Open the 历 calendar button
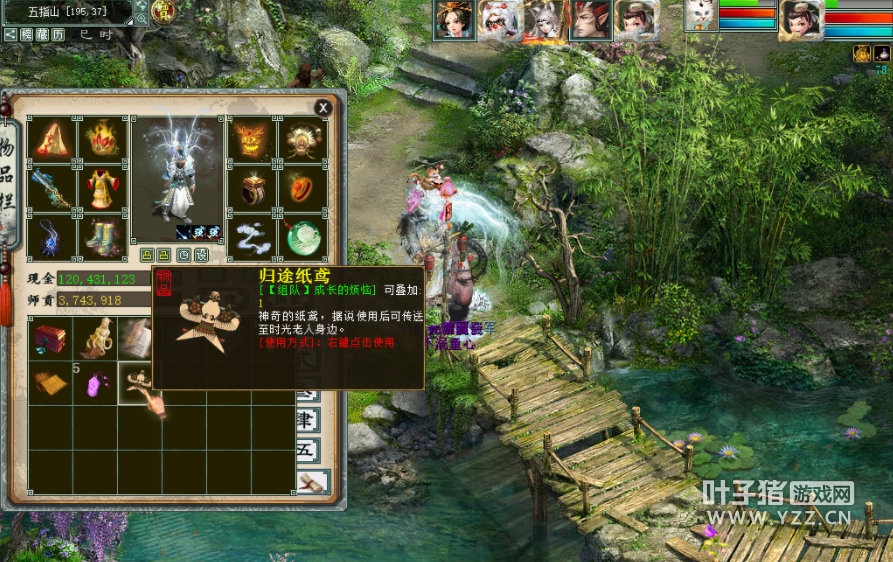The image size is (893, 562). pos(58,34)
